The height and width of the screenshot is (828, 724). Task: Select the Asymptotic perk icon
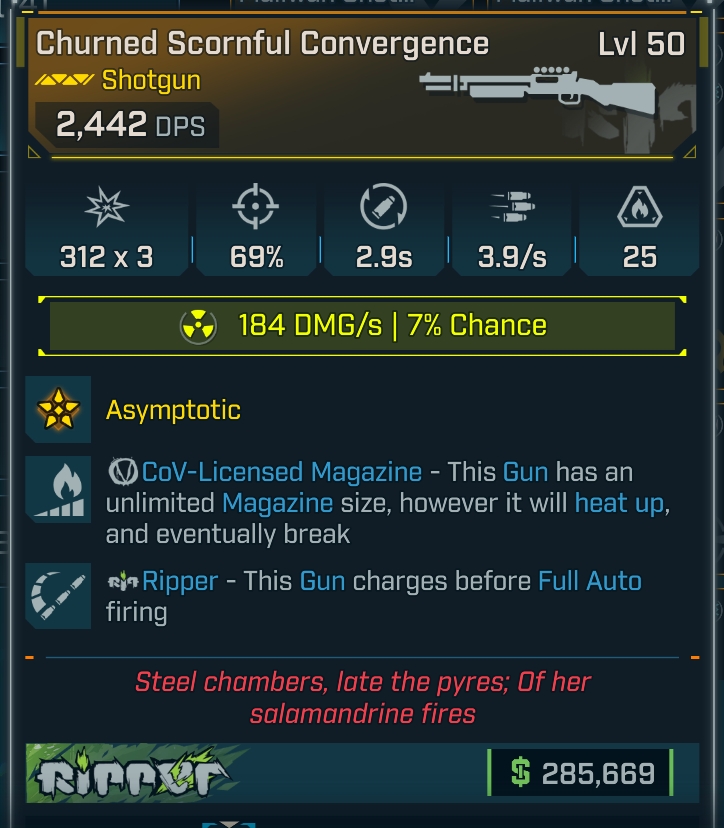pos(58,409)
